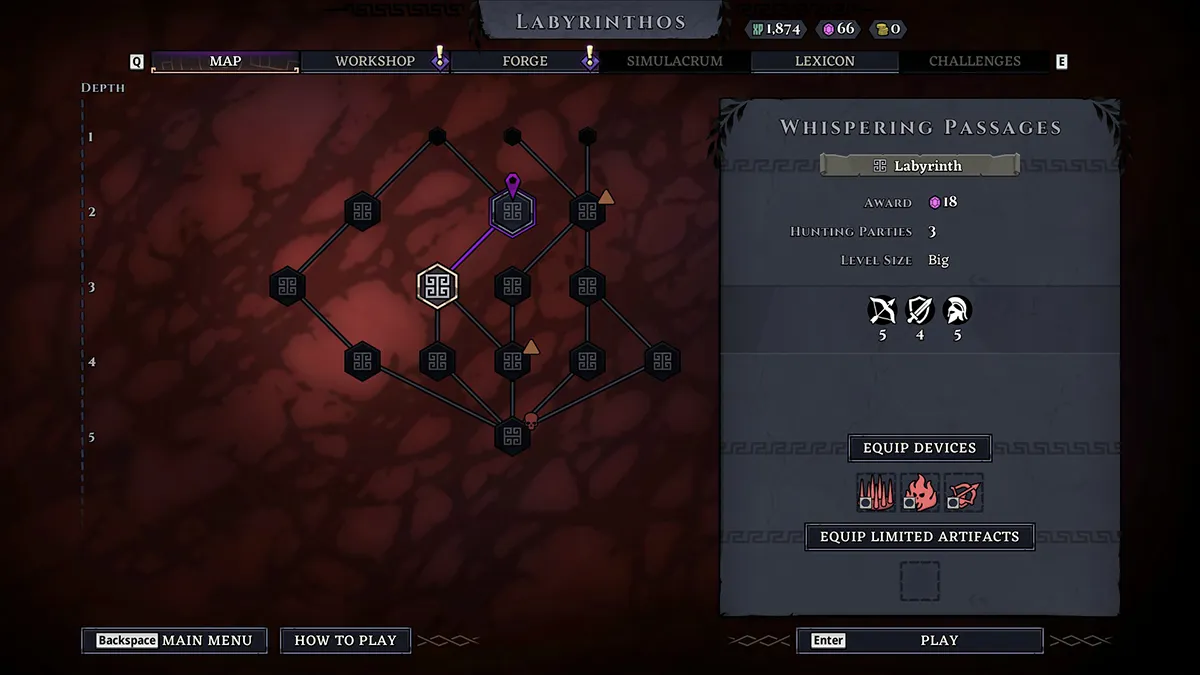1200x675 pixels.
Task: Select the fire trap device slot
Action: click(920, 493)
